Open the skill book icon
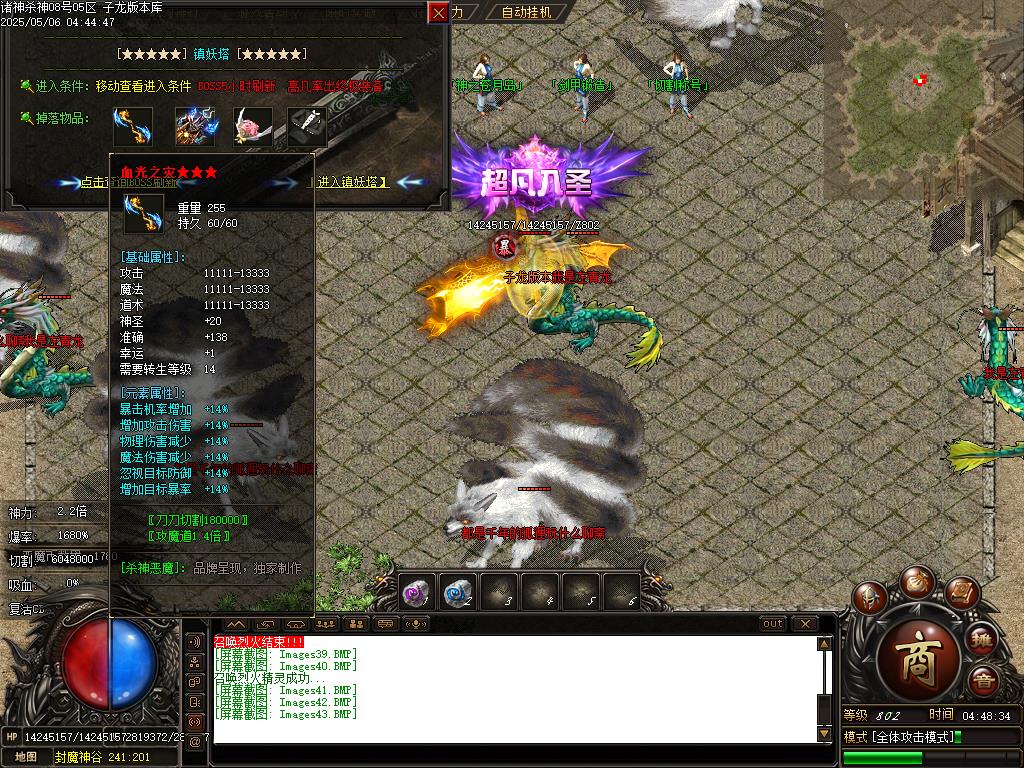This screenshot has height=768, width=1024. (961, 594)
